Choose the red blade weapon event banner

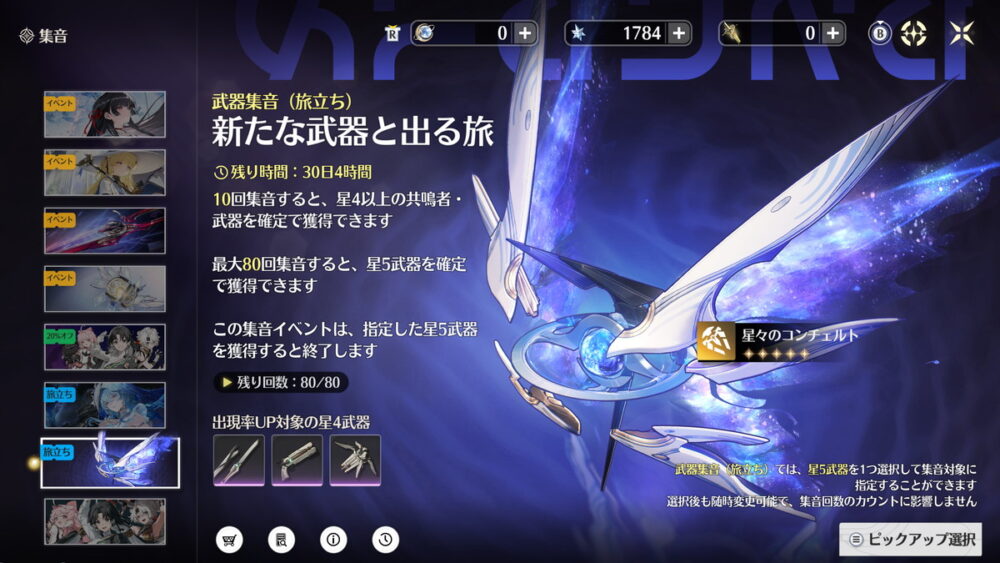coord(105,231)
